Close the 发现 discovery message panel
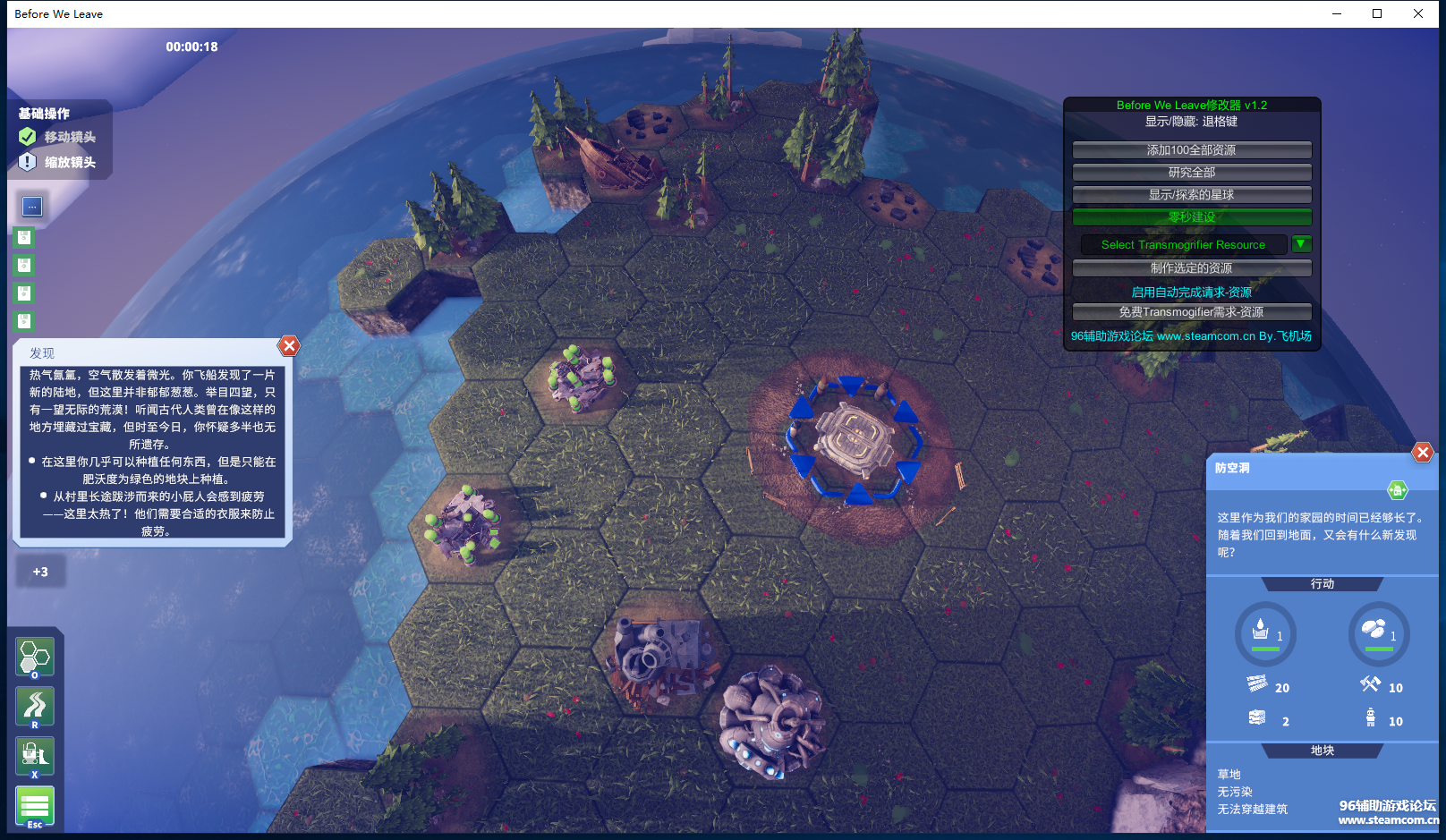The height and width of the screenshot is (840, 1446). 289,346
